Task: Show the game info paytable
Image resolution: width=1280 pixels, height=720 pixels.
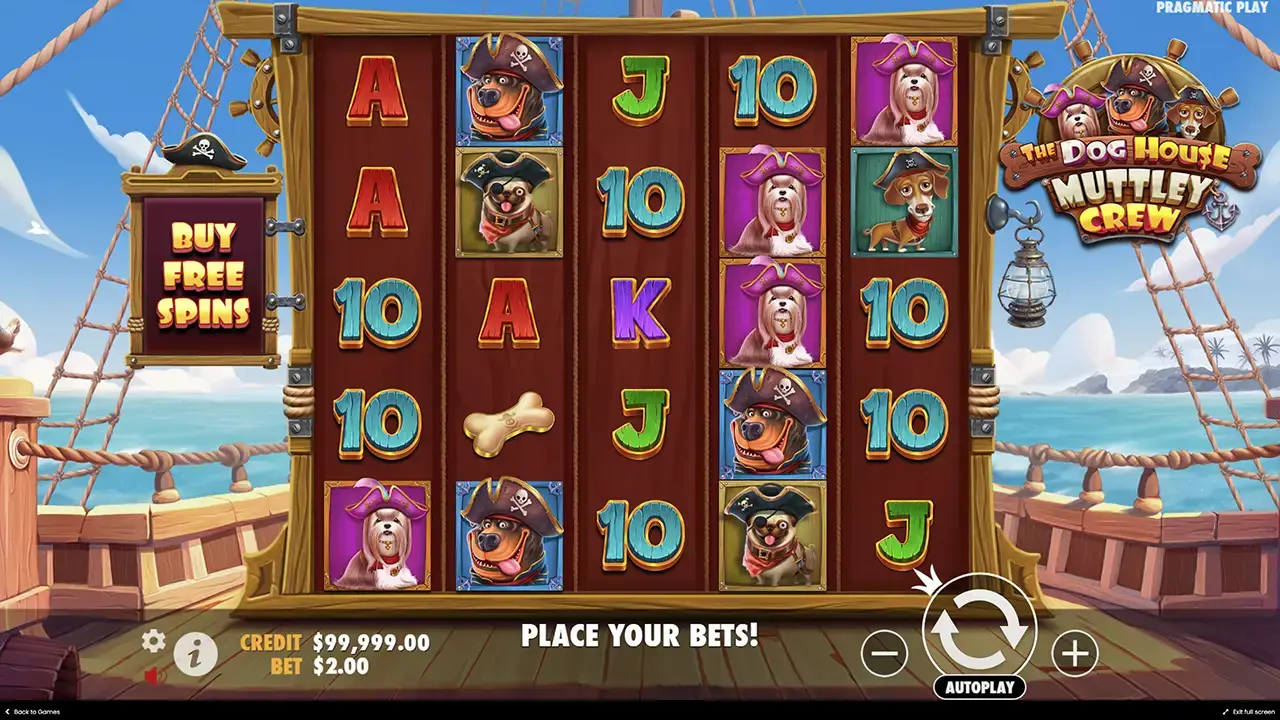Action: (196, 655)
